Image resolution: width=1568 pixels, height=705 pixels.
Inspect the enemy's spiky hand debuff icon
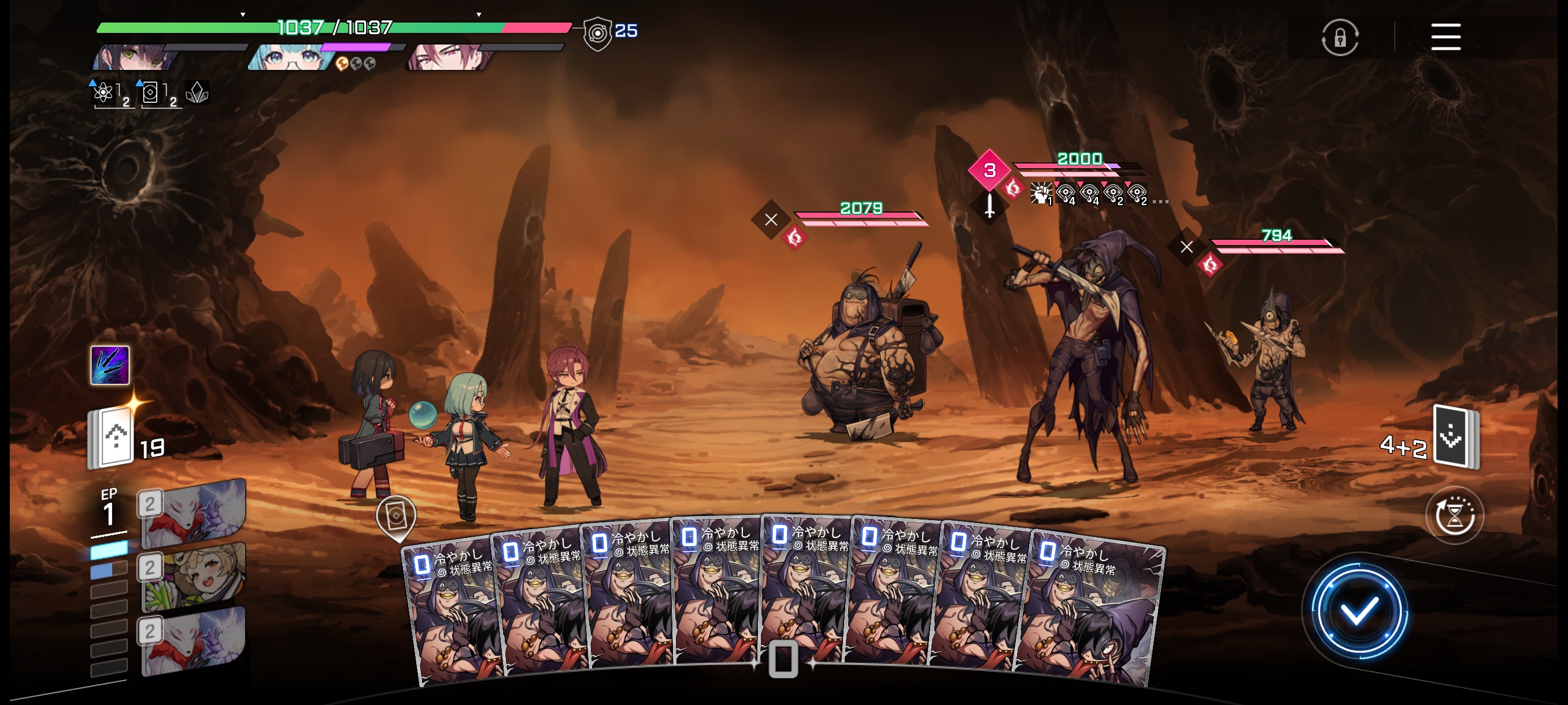1040,194
